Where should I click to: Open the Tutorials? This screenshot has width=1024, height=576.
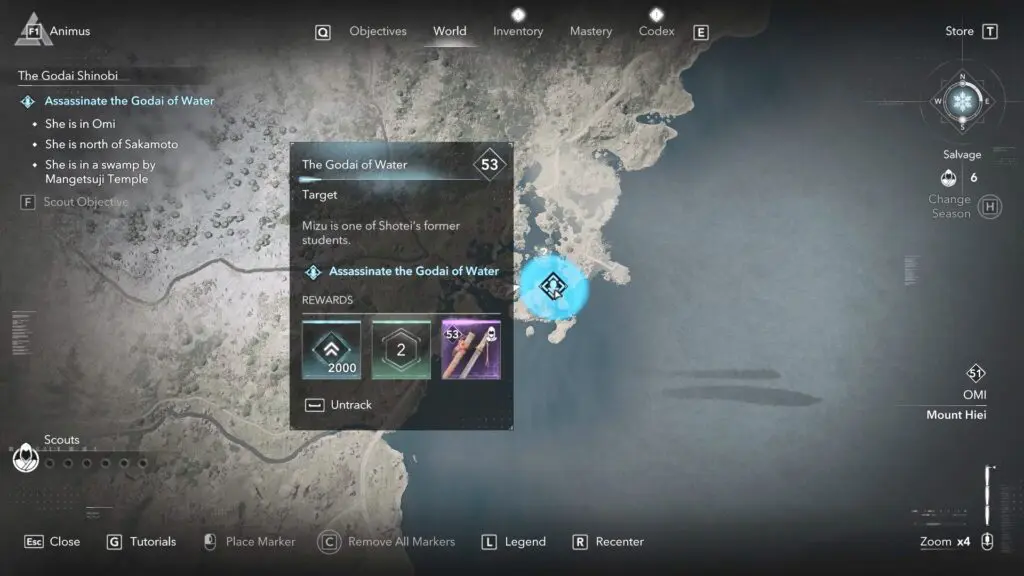pos(141,542)
